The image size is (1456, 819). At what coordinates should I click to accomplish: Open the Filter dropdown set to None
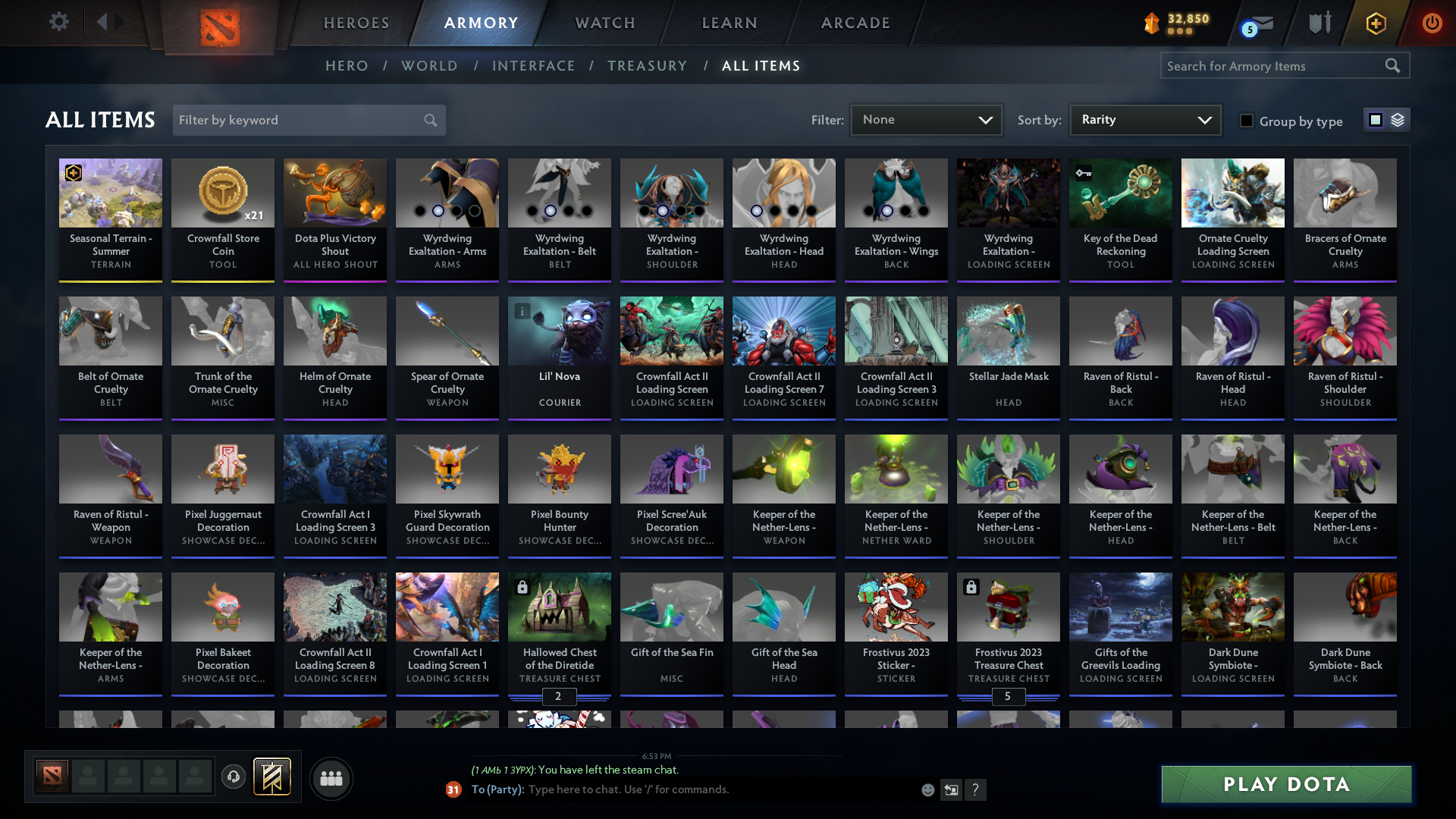coord(925,120)
